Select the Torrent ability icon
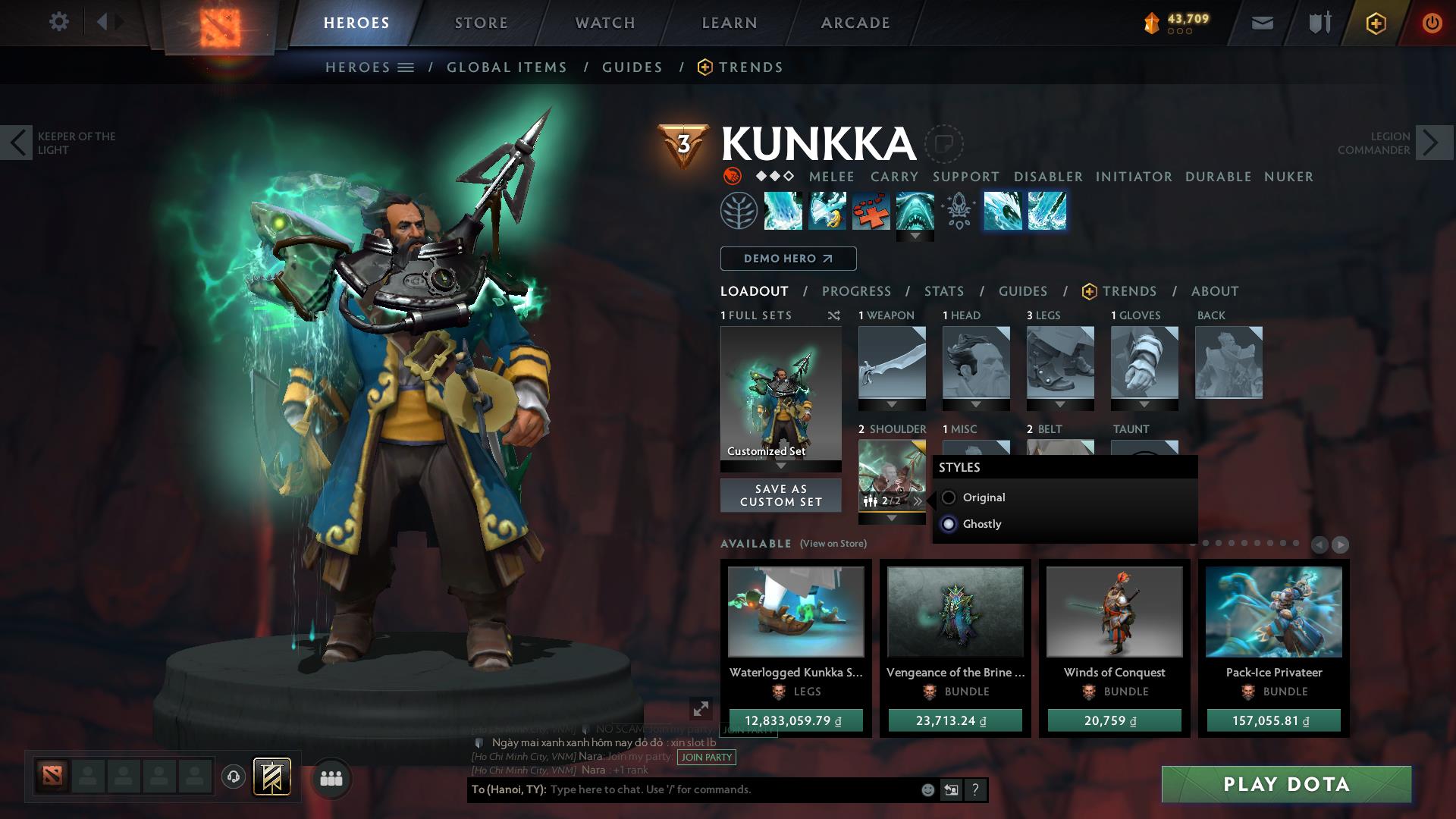 [x=783, y=211]
